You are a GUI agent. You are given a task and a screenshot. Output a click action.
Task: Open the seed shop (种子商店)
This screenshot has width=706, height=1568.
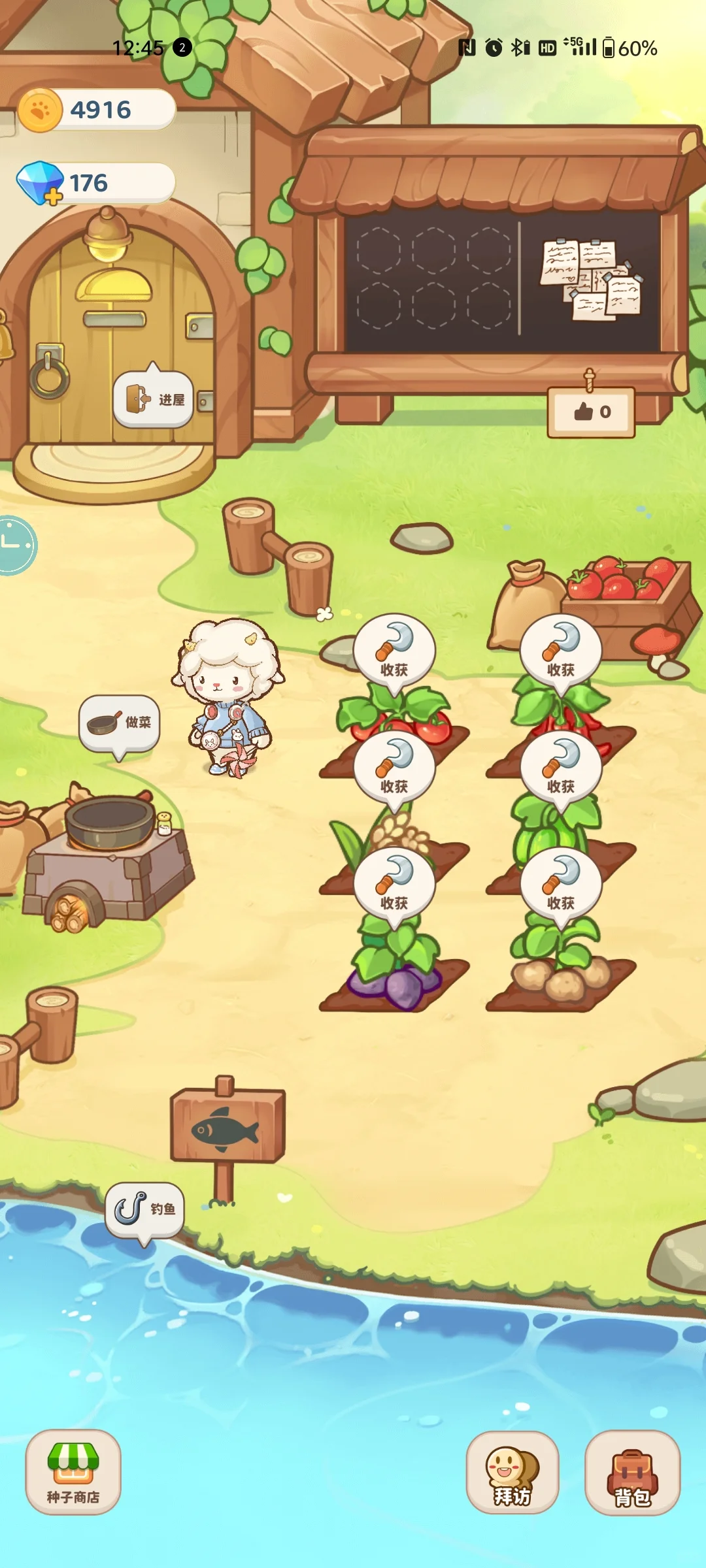(73, 1471)
